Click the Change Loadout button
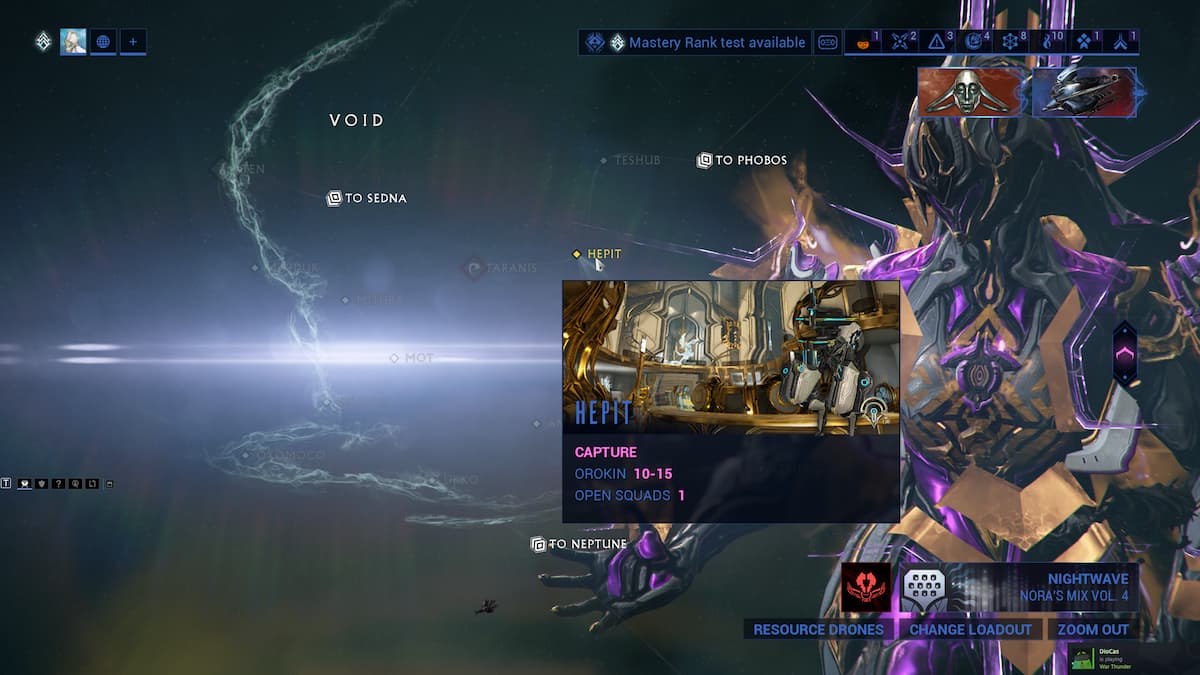This screenshot has height=675, width=1200. 970,629
